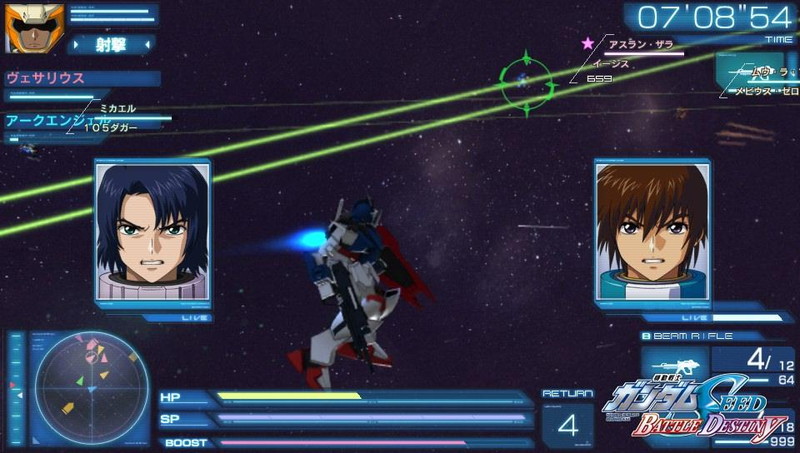The image size is (800, 453).
Task: Click the 射撃 mode selector
Action: 111,44
